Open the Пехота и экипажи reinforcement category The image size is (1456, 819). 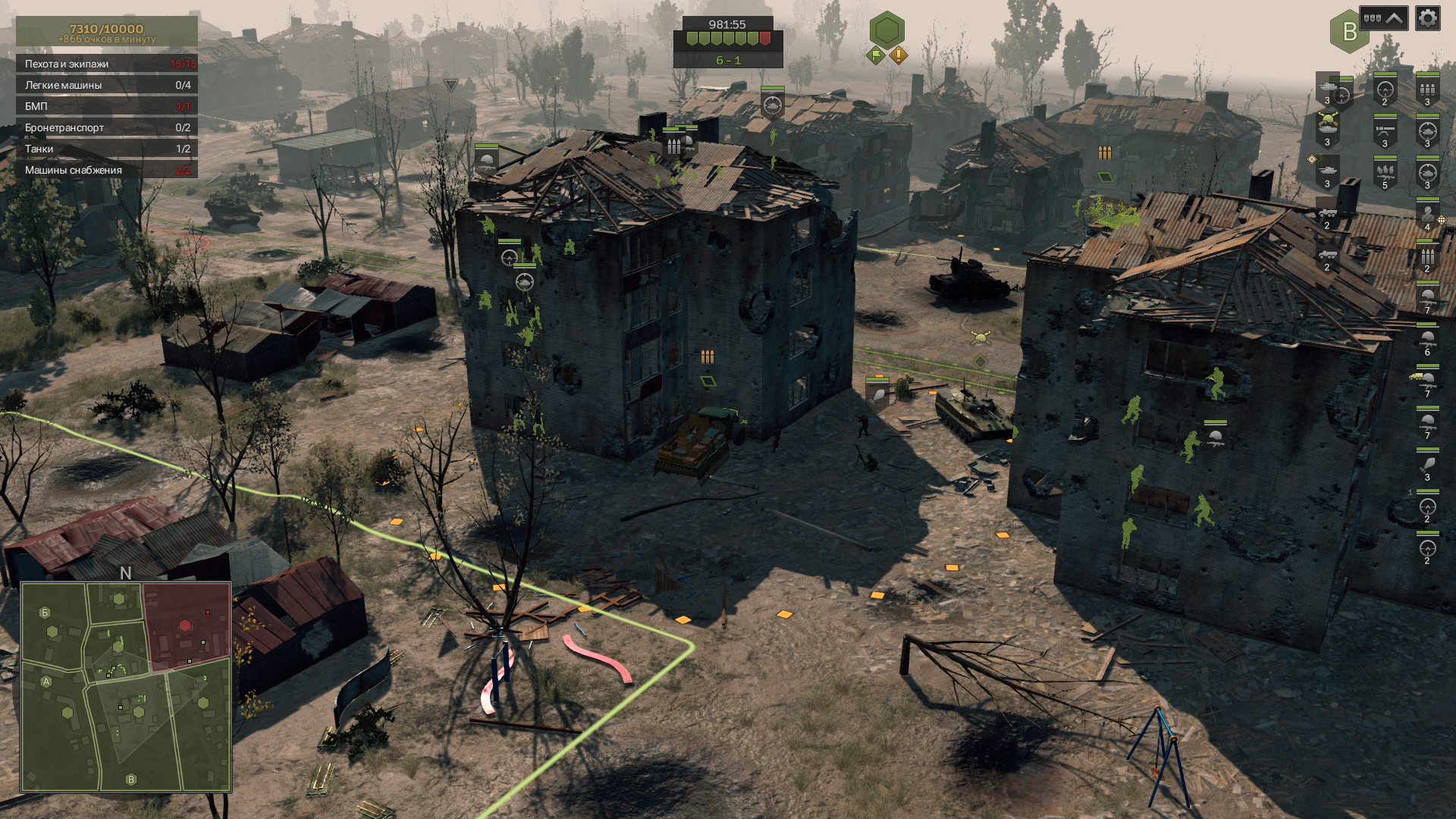(107, 64)
